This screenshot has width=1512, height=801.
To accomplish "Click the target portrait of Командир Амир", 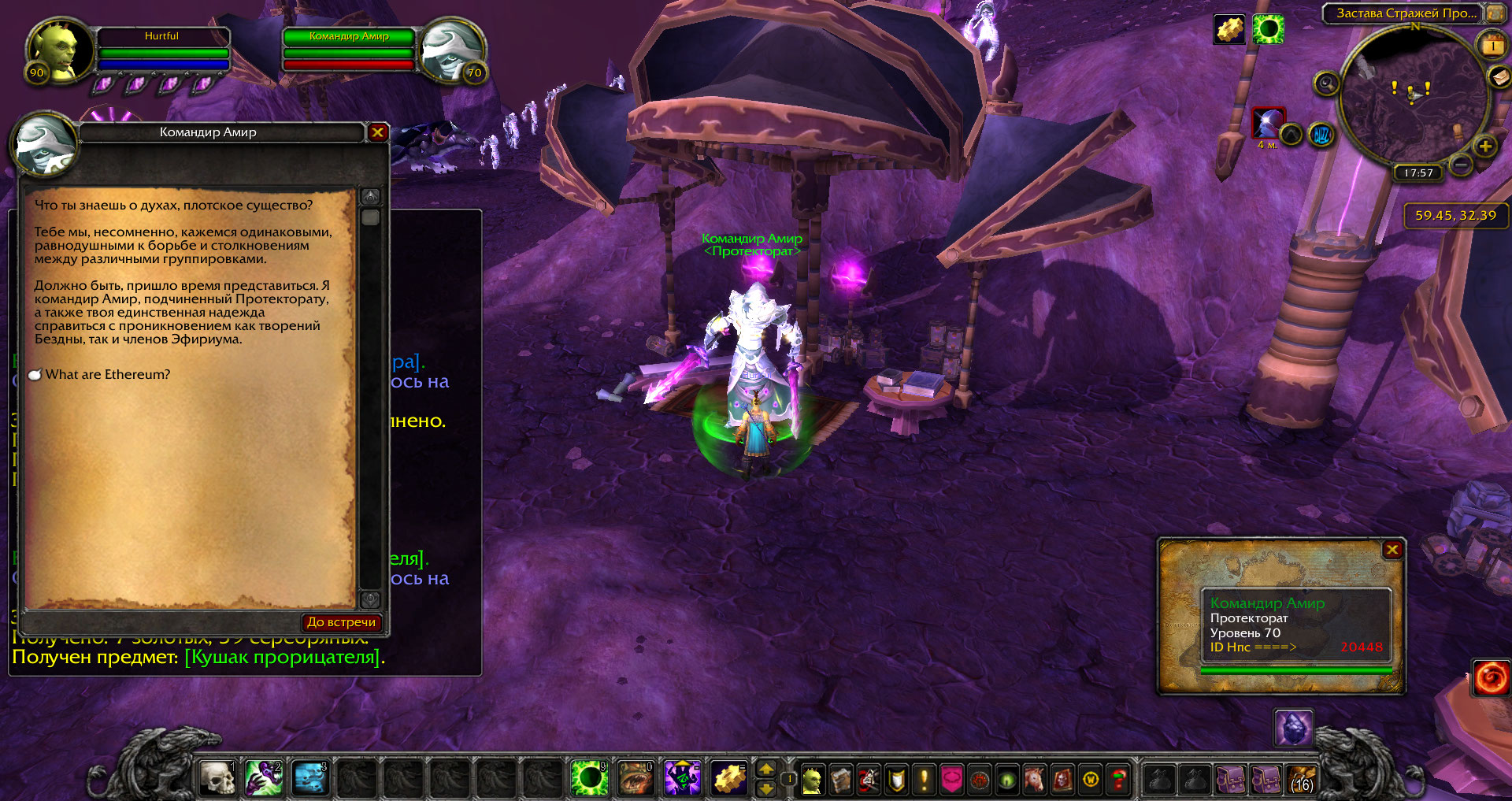I will pos(450,51).
